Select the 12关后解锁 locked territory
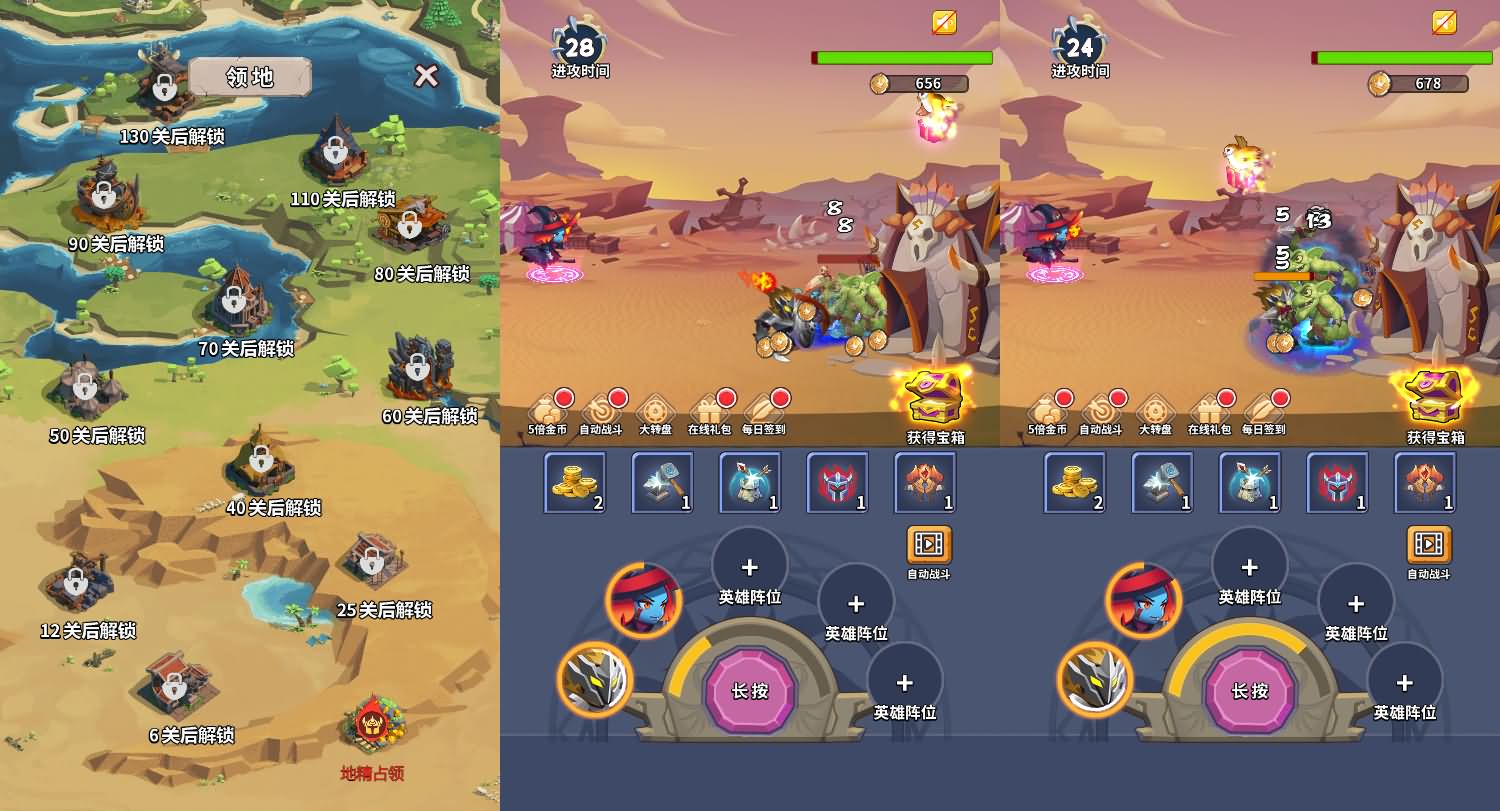The height and width of the screenshot is (811, 1500). click(77, 581)
